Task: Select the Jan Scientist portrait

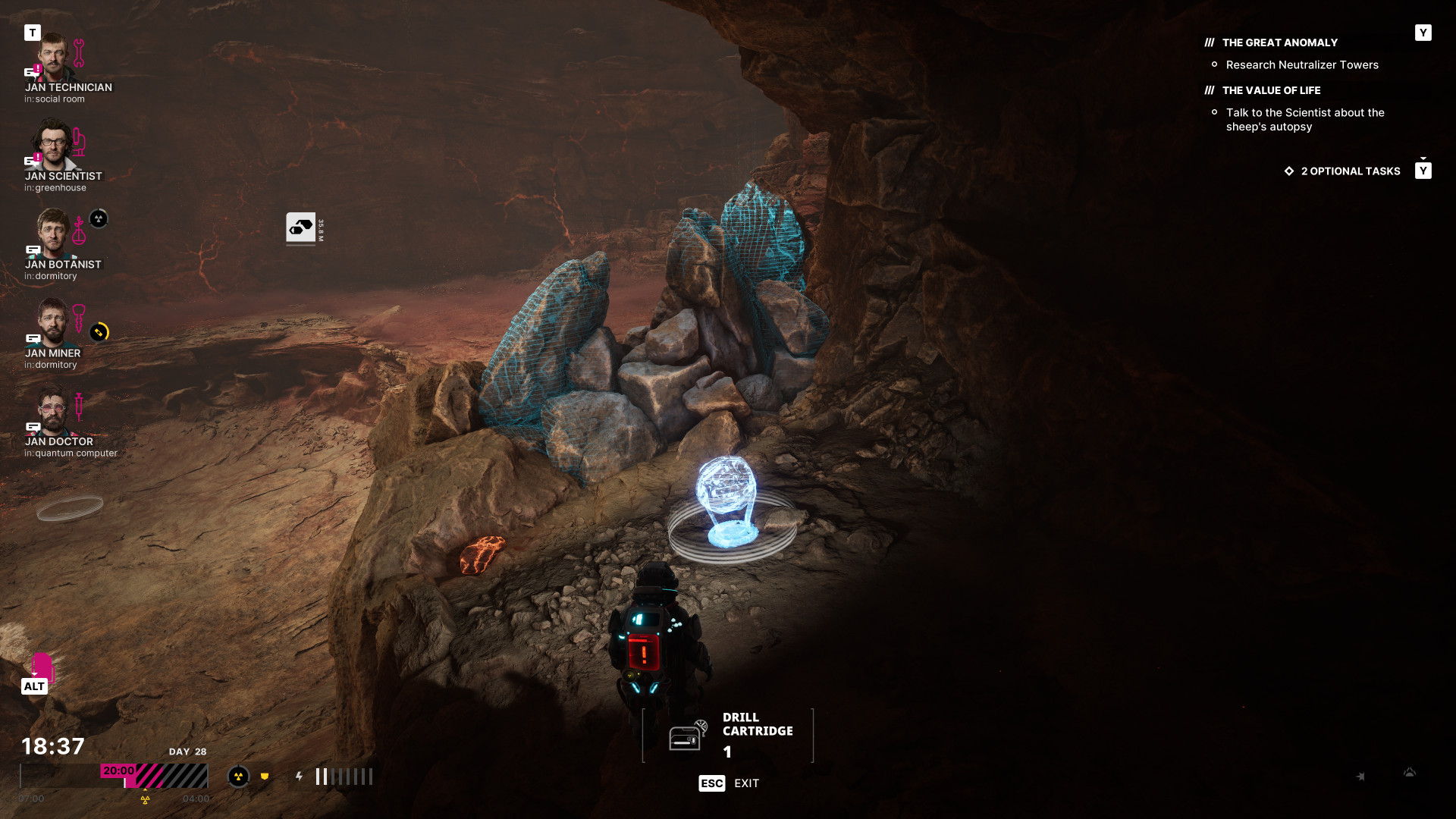Action: [53, 146]
